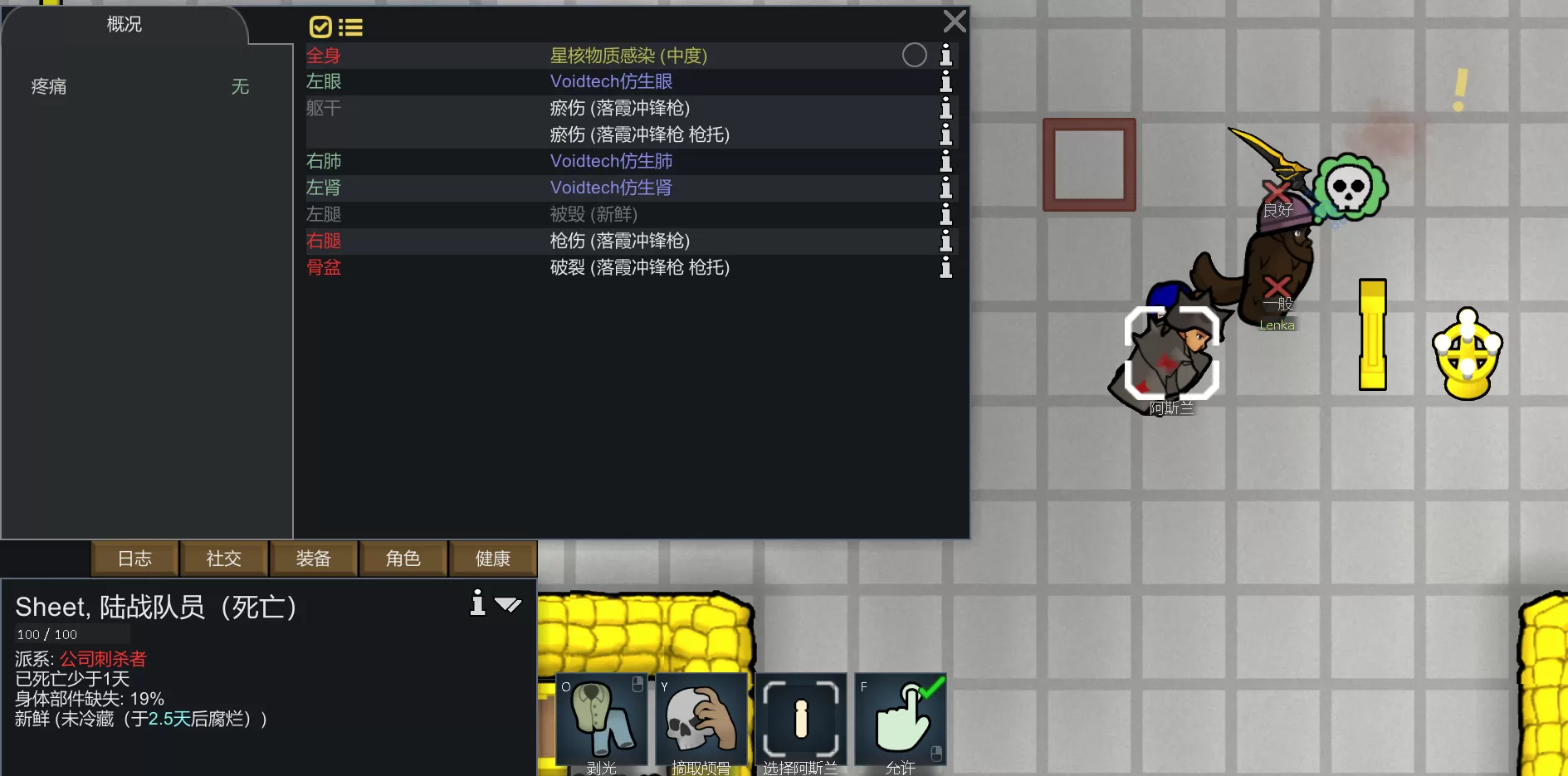Activate the 剥光 strip command
Image resolution: width=1568 pixels, height=776 pixels.
click(602, 720)
